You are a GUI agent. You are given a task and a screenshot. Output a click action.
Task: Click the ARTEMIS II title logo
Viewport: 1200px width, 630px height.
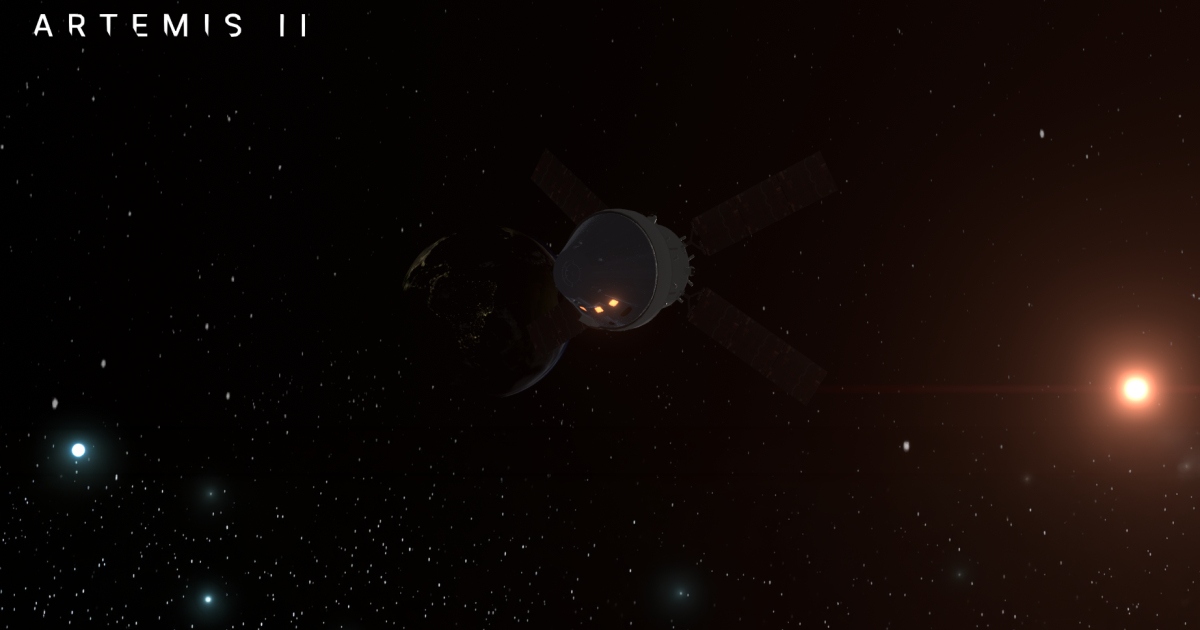pyautogui.click(x=170, y=26)
